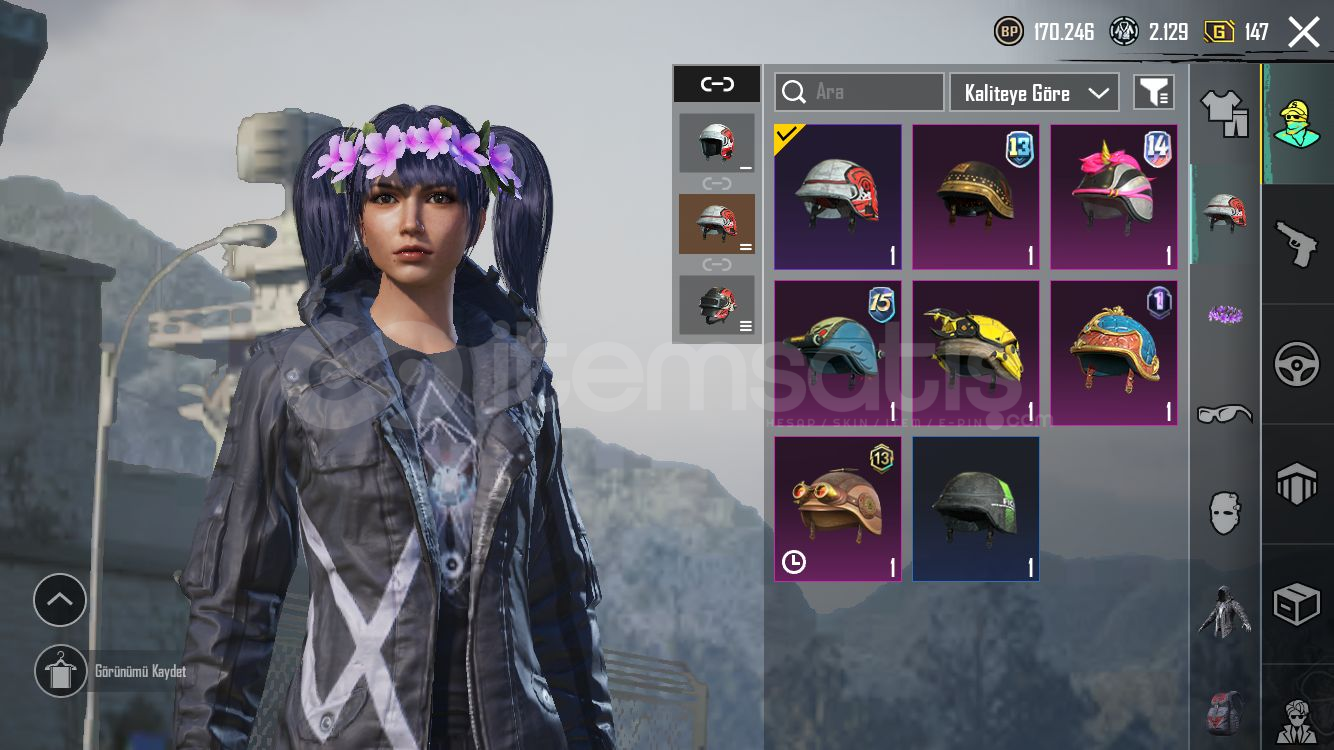Choose the yellow armored helmet skin
Viewport: 1334px width, 750px height.
[975, 353]
